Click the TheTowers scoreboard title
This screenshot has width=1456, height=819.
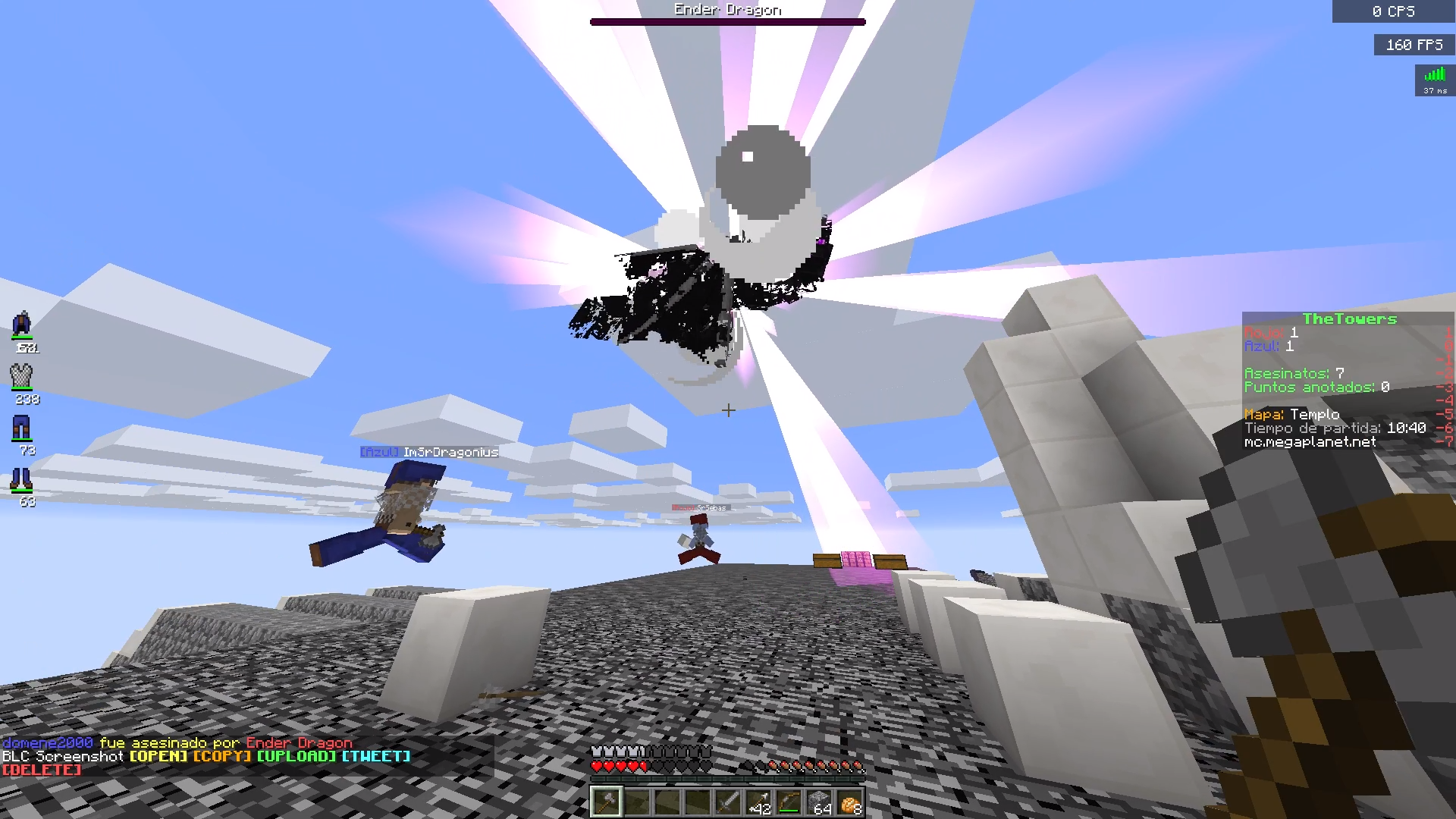click(1350, 318)
